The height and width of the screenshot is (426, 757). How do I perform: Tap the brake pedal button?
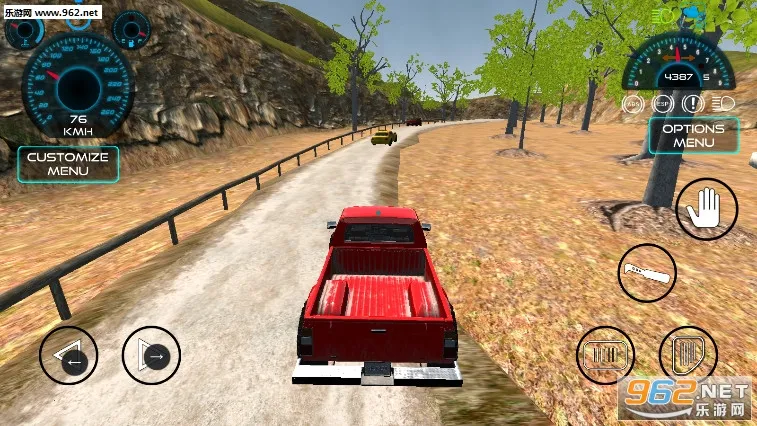point(606,356)
